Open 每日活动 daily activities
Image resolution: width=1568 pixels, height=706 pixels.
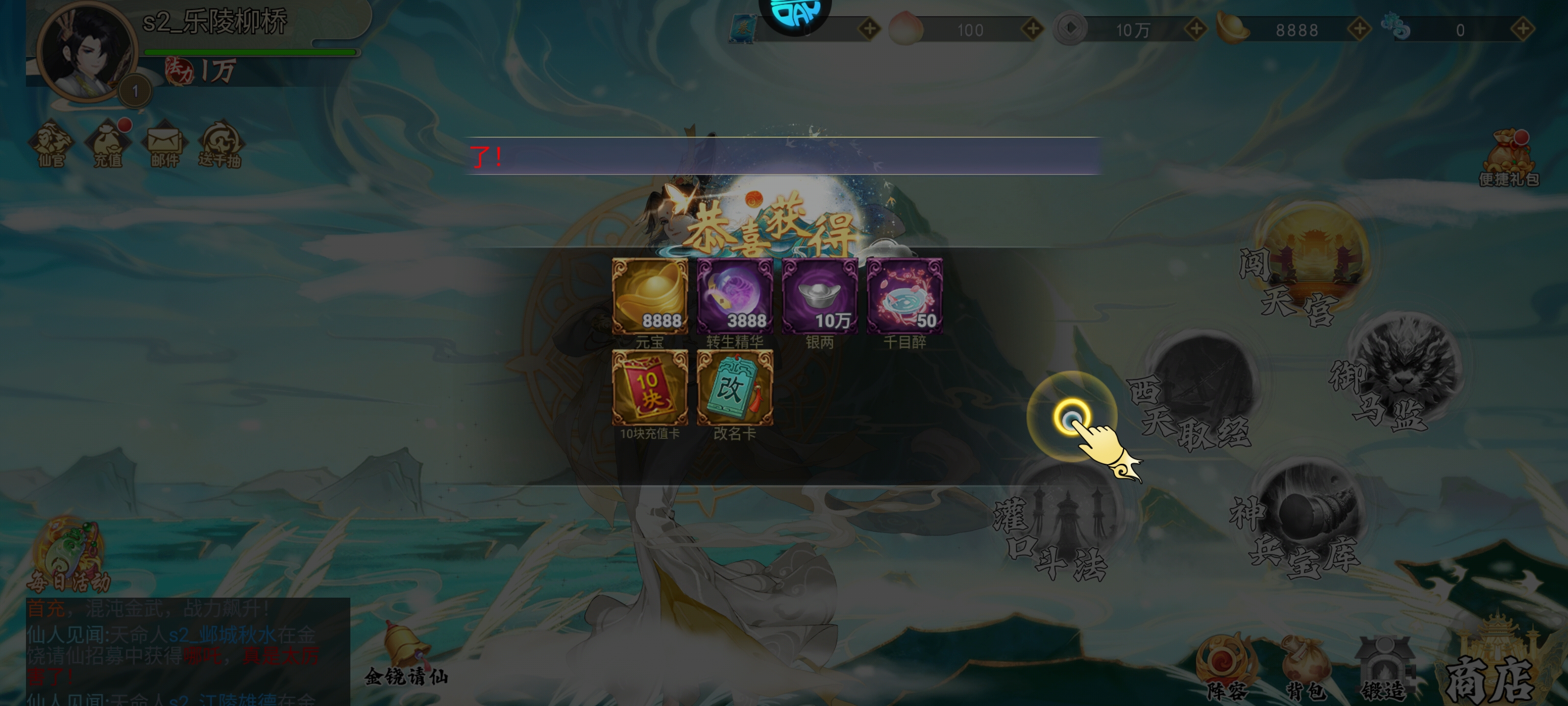point(68,555)
